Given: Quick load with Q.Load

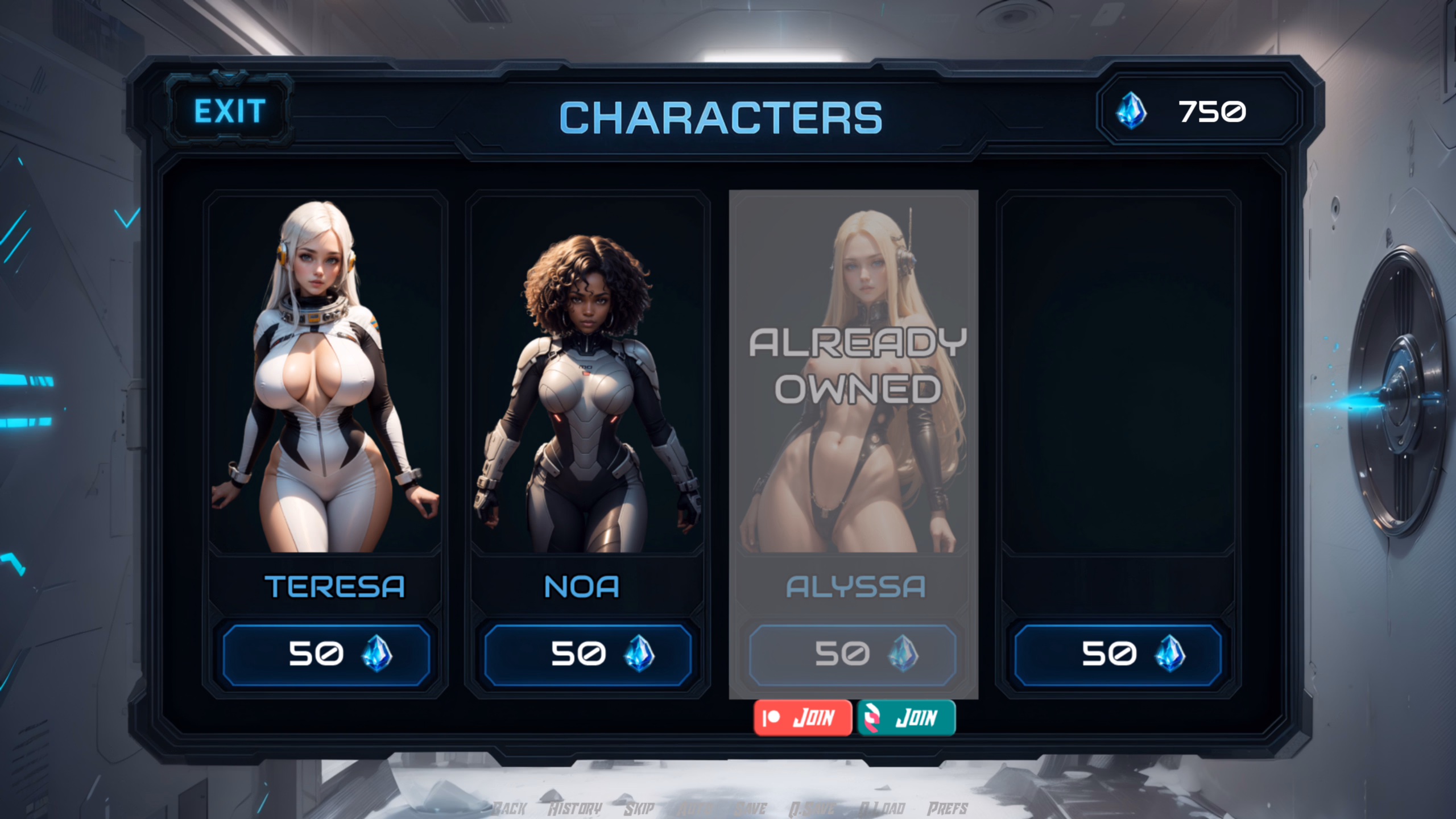Looking at the screenshot, I should point(882,808).
